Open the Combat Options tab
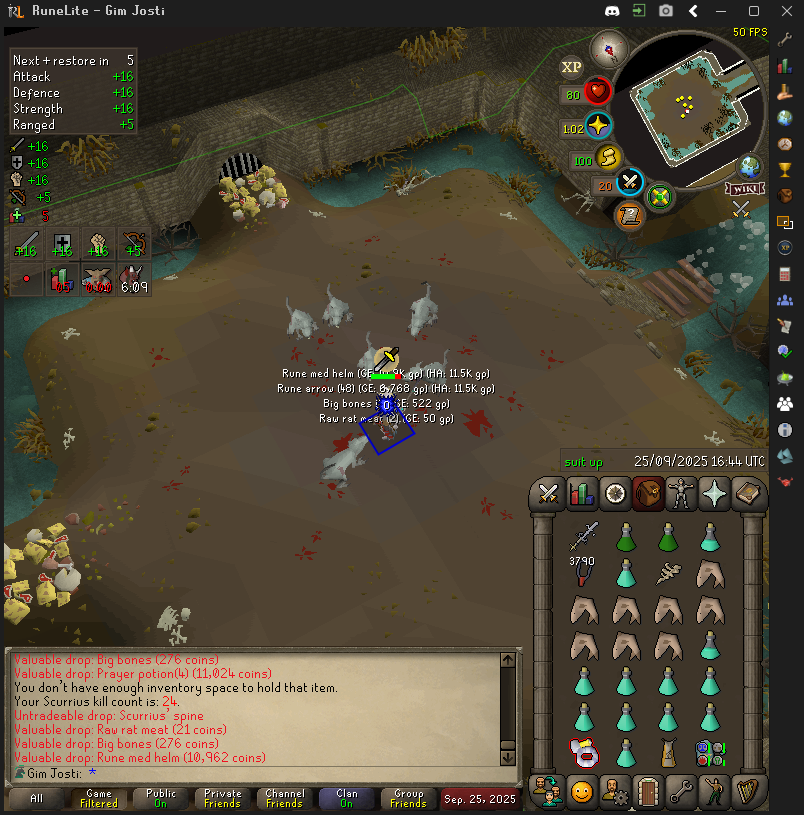 click(x=548, y=494)
